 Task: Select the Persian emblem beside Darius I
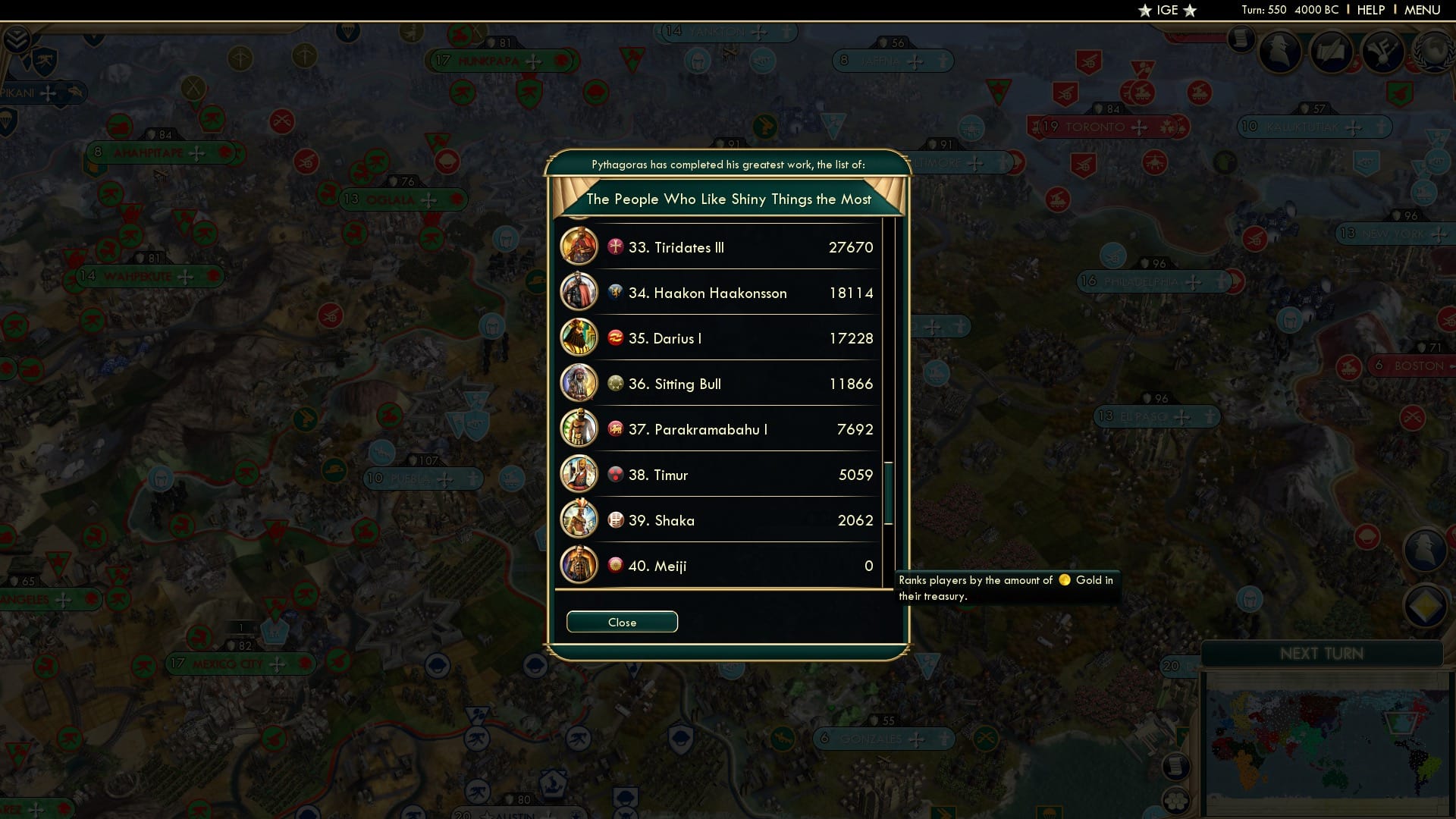[616, 337]
